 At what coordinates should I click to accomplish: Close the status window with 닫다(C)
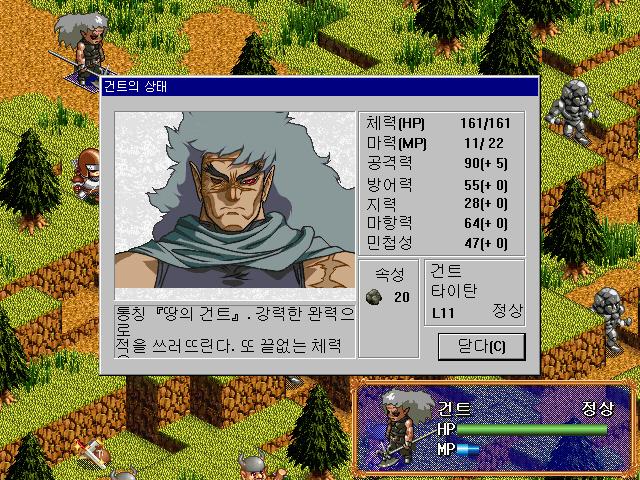click(x=481, y=347)
